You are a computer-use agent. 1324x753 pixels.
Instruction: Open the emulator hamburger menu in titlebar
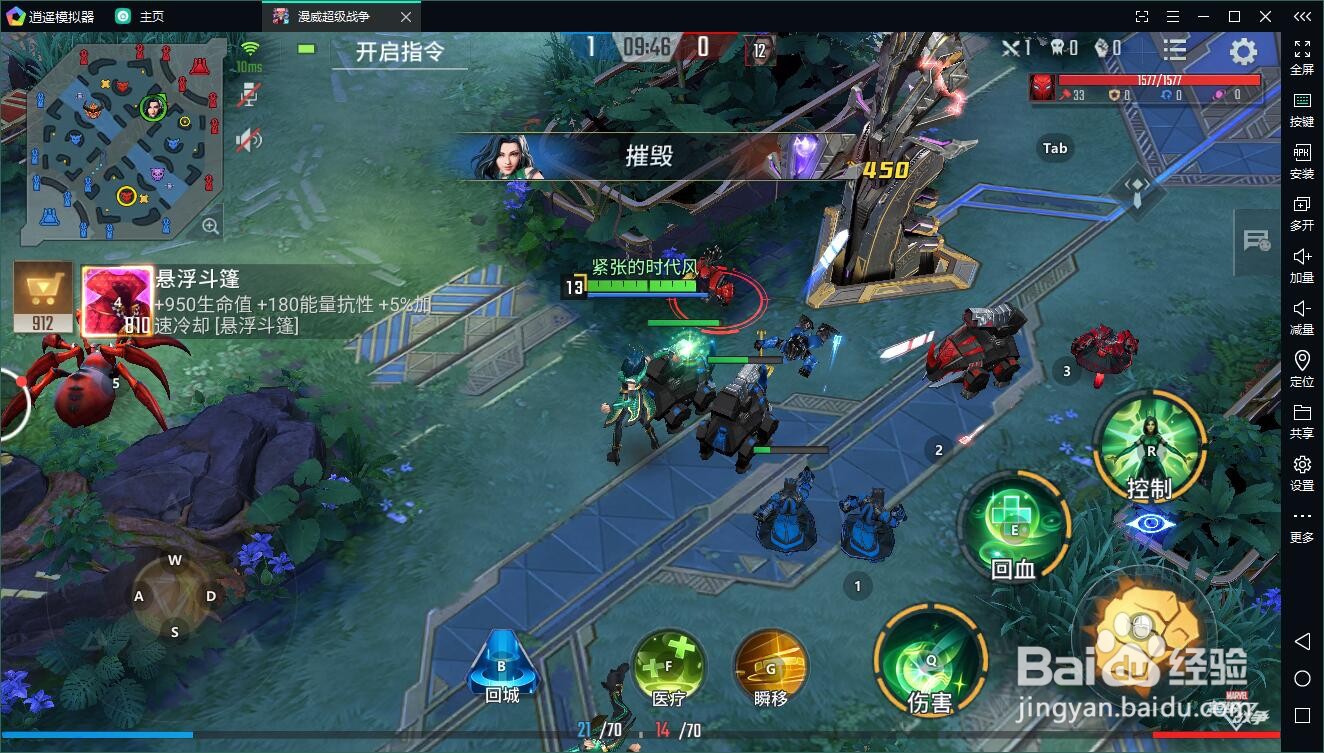tap(1172, 16)
